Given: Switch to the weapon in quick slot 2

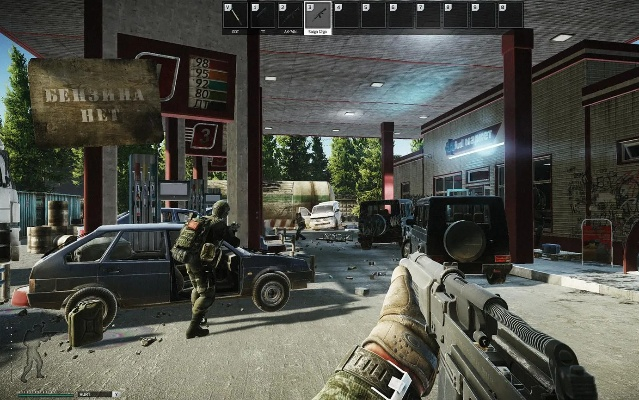Looking at the screenshot, I should click(290, 15).
